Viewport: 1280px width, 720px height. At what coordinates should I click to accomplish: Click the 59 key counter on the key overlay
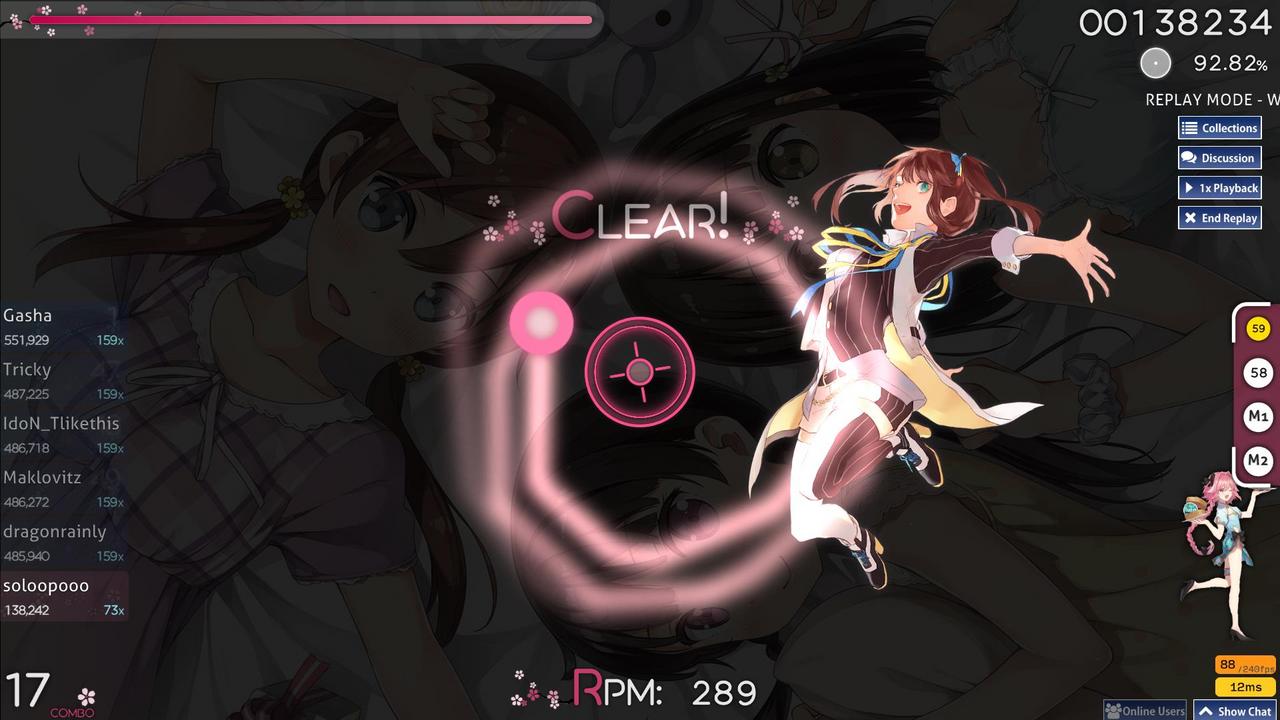point(1257,327)
